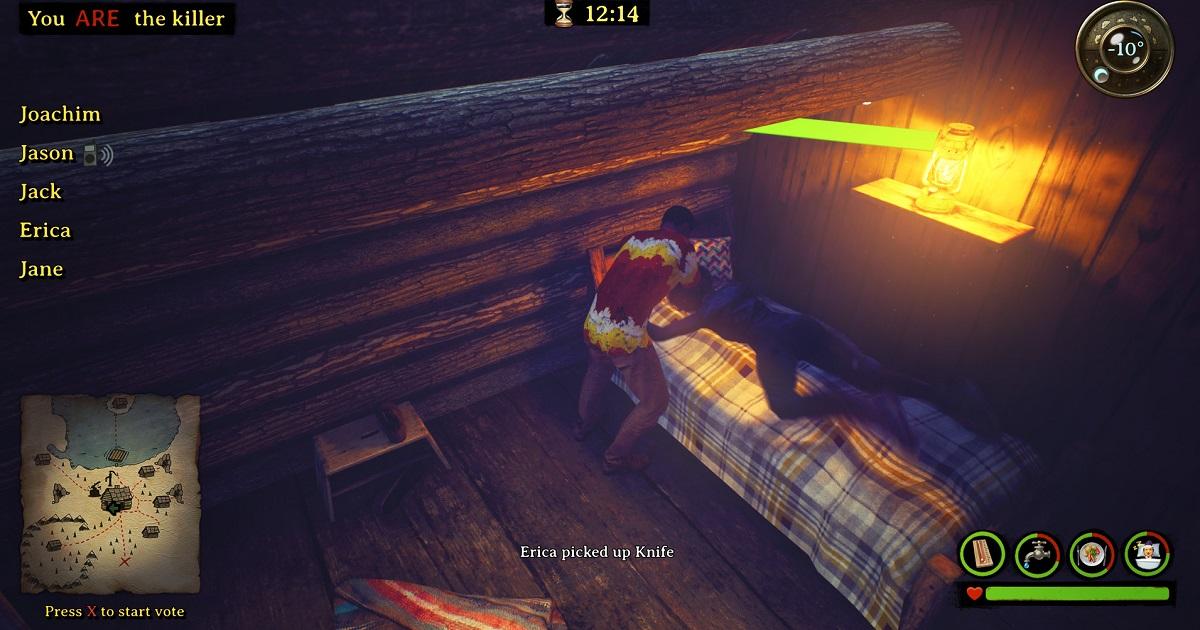Select Erica in the player list
The height and width of the screenshot is (630, 1200).
46,231
